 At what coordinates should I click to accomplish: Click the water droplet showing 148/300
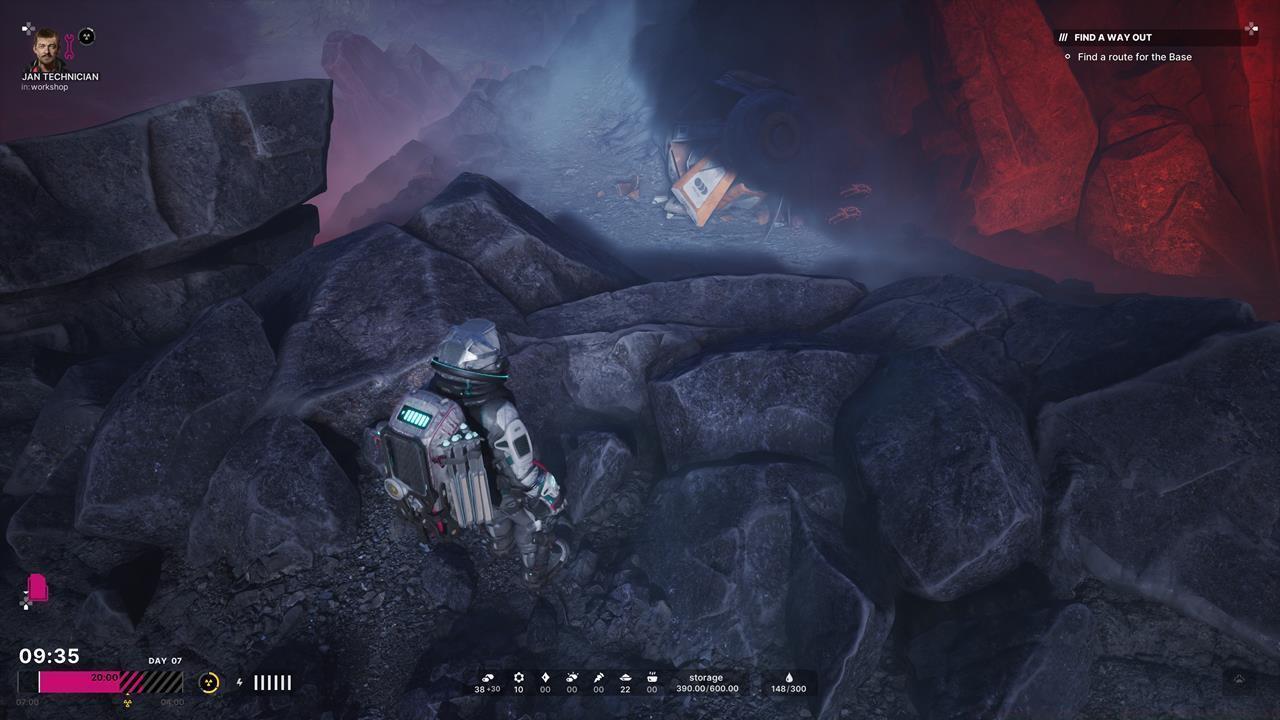click(789, 683)
